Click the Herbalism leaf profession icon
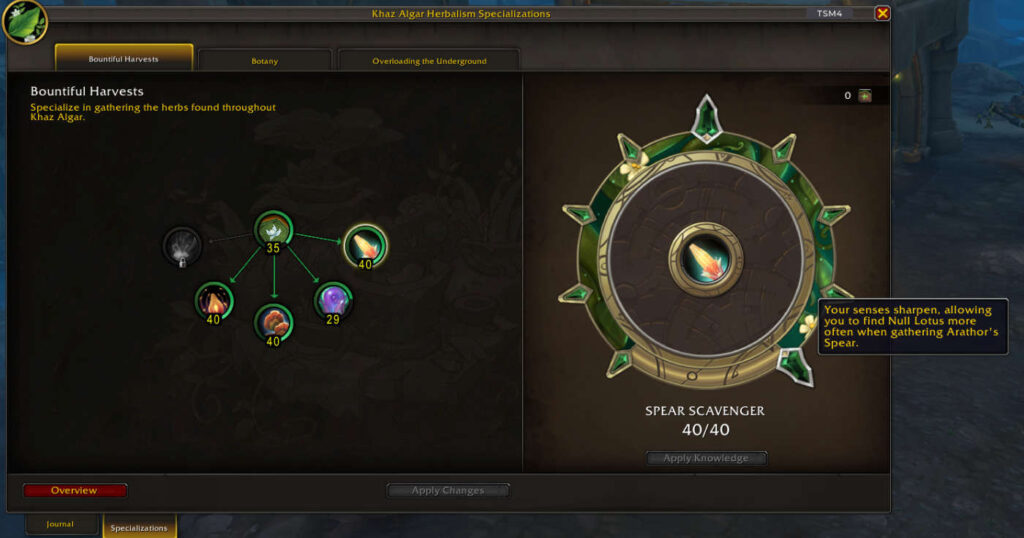The width and height of the screenshot is (1024, 538). coord(25,20)
